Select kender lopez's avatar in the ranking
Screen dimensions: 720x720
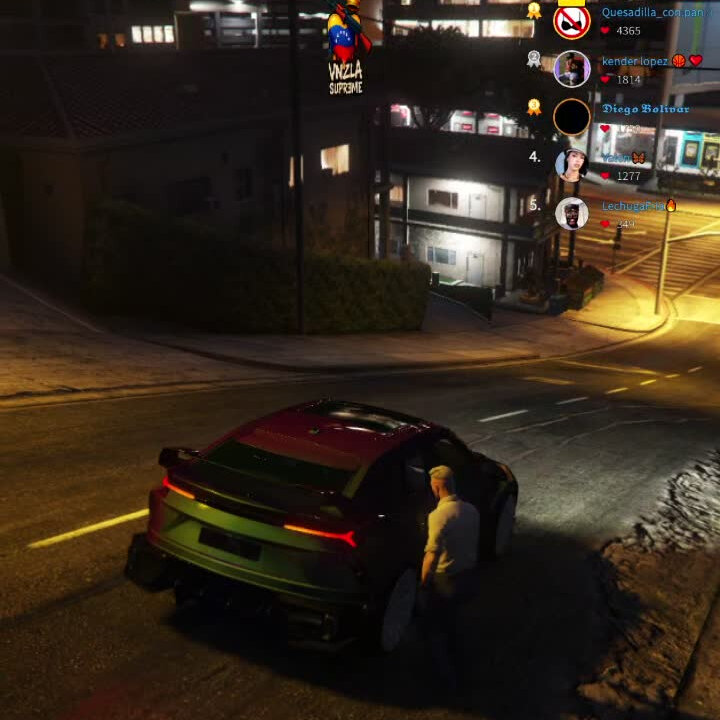tap(572, 69)
